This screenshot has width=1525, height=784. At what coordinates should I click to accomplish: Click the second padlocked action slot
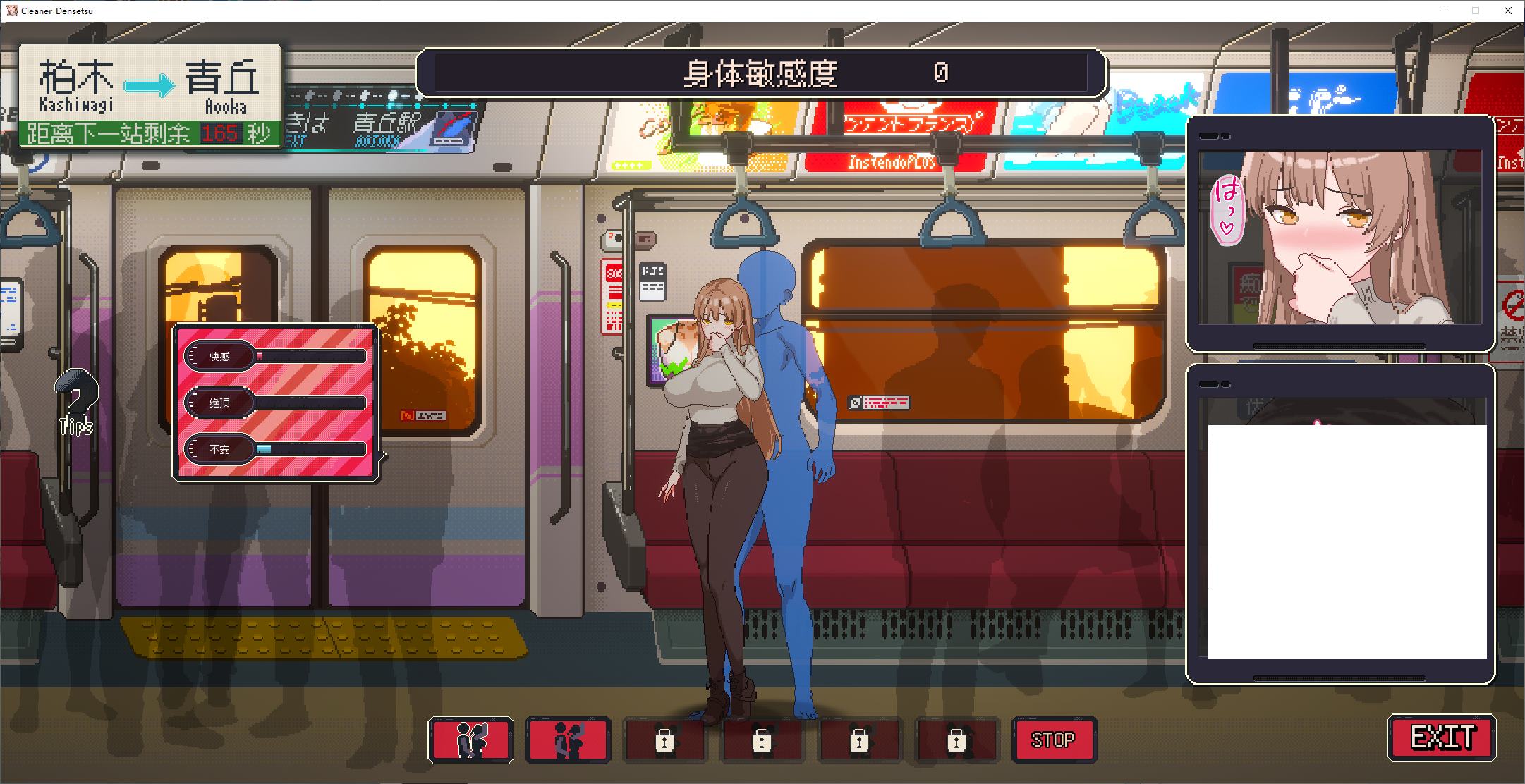point(761,740)
